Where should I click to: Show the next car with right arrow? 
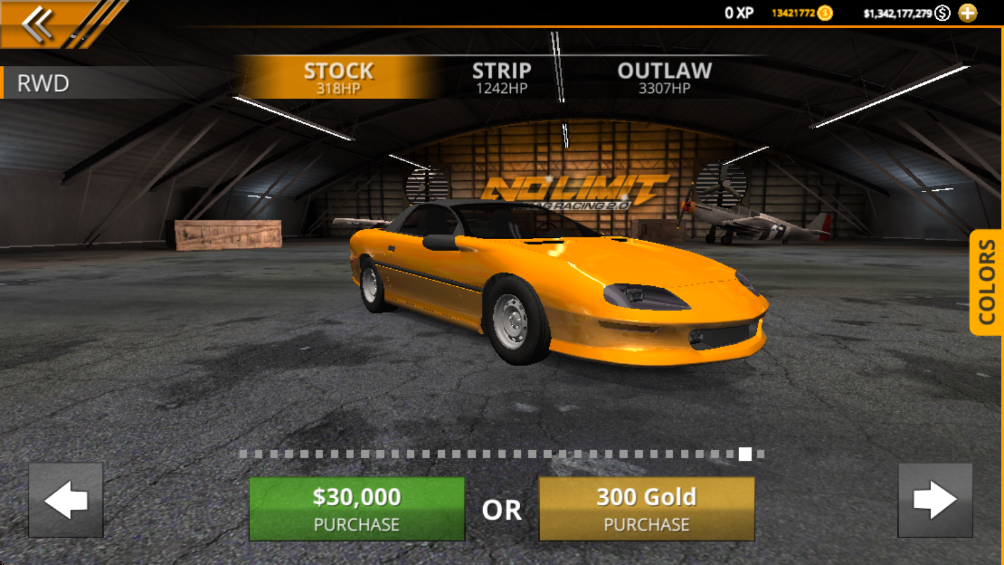pos(934,500)
